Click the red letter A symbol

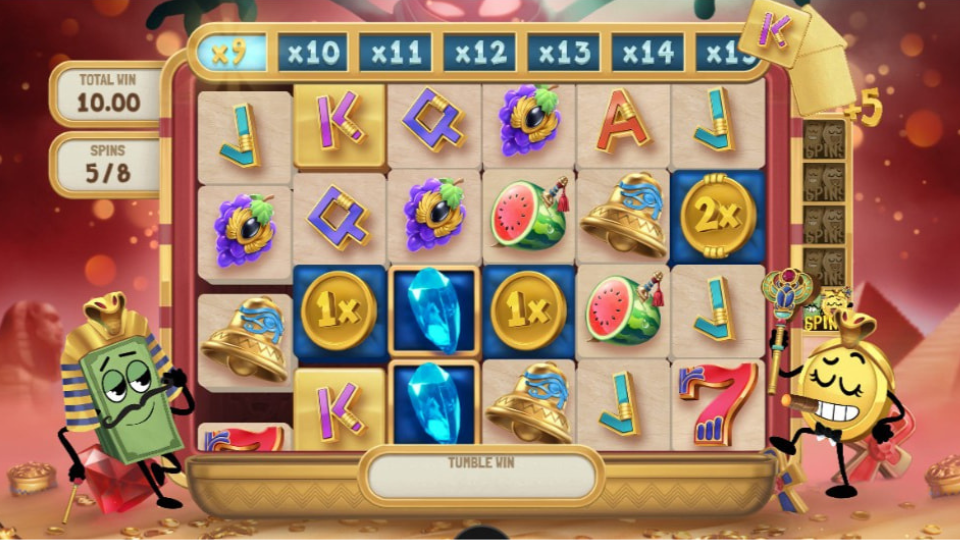[x=623, y=126]
